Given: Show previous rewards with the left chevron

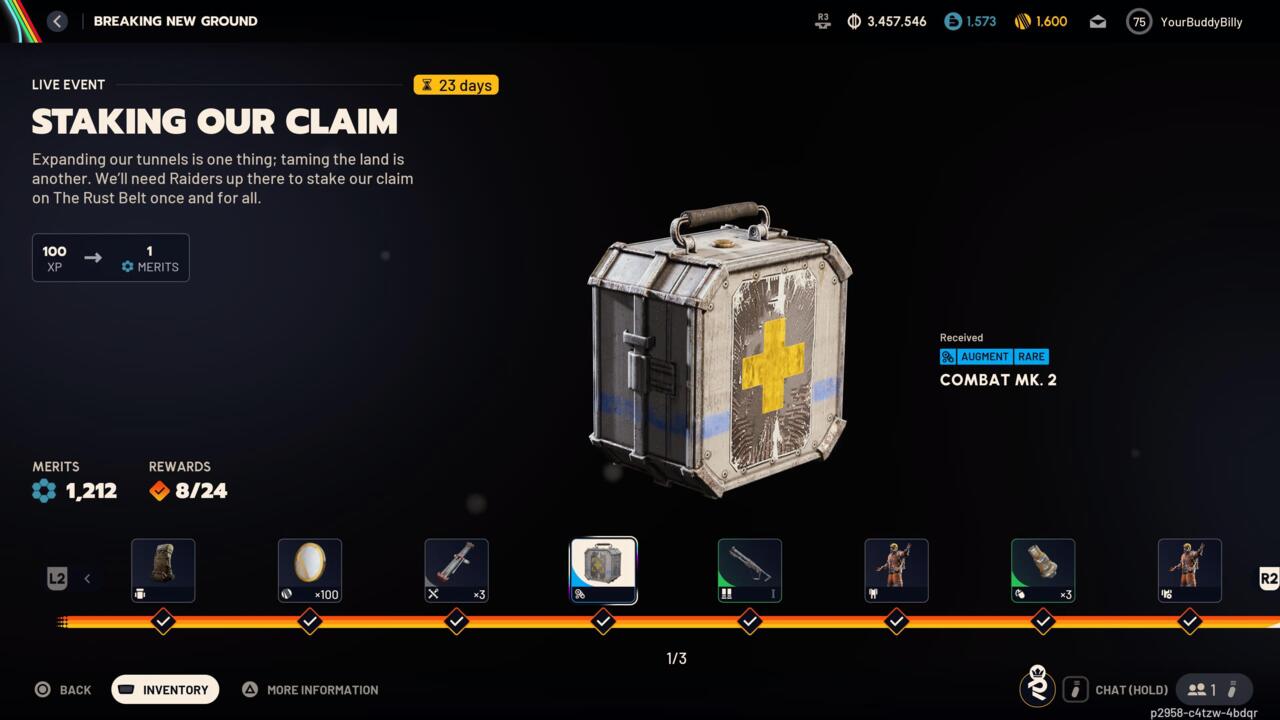Looking at the screenshot, I should (x=87, y=578).
